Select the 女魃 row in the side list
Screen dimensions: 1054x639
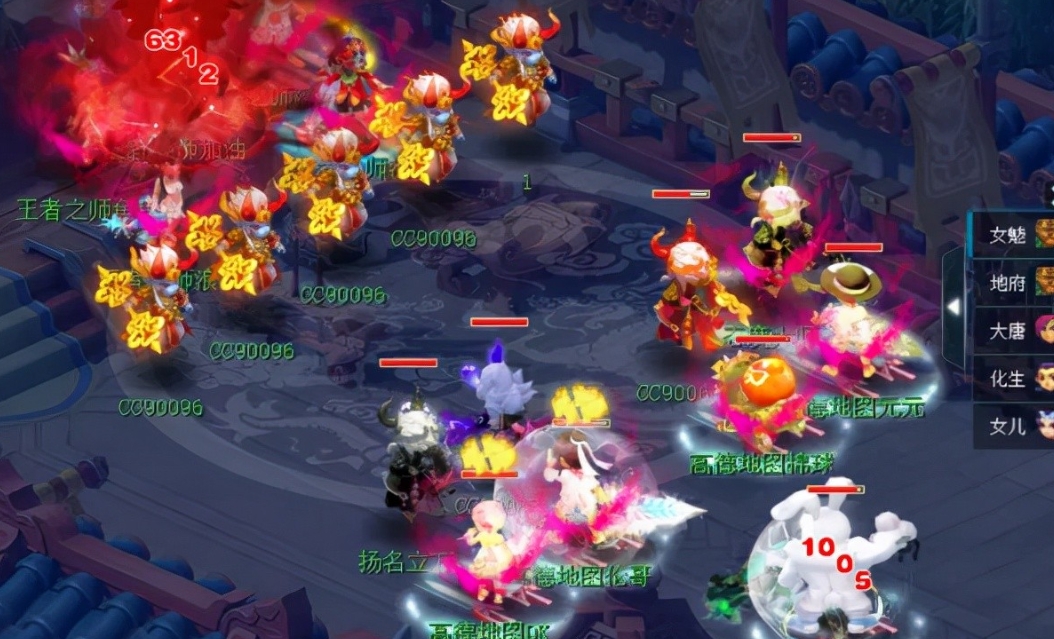point(1010,234)
